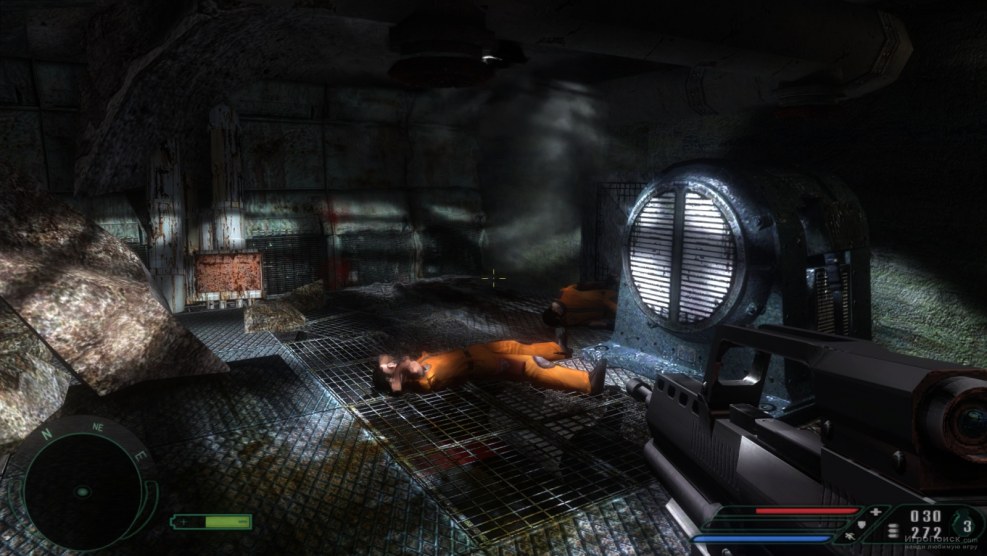The image size is (987, 556).
Task: Click the white cross health icon
Action: 876,512
